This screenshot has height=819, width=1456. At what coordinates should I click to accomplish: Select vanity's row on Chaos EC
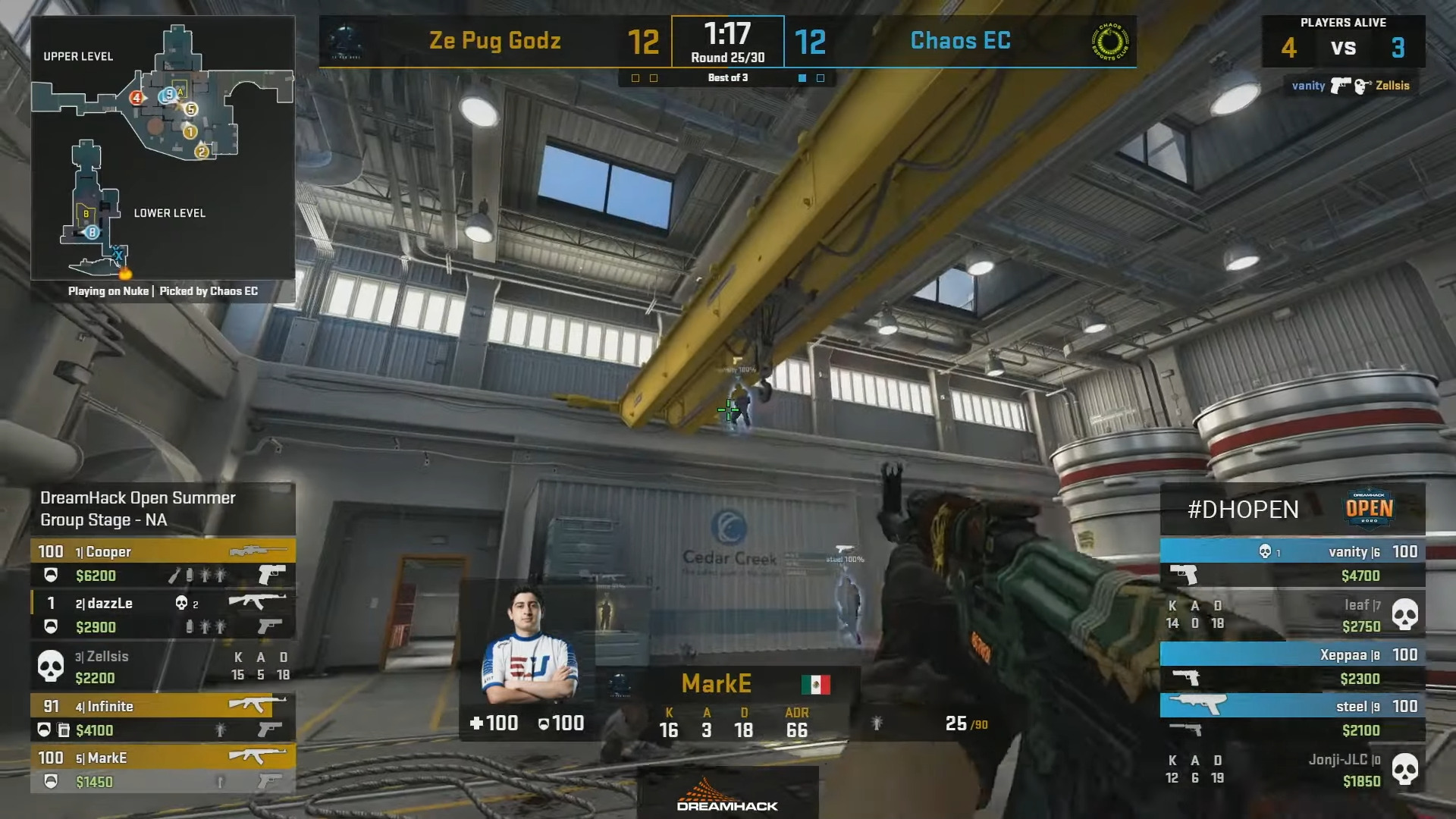click(x=1292, y=563)
